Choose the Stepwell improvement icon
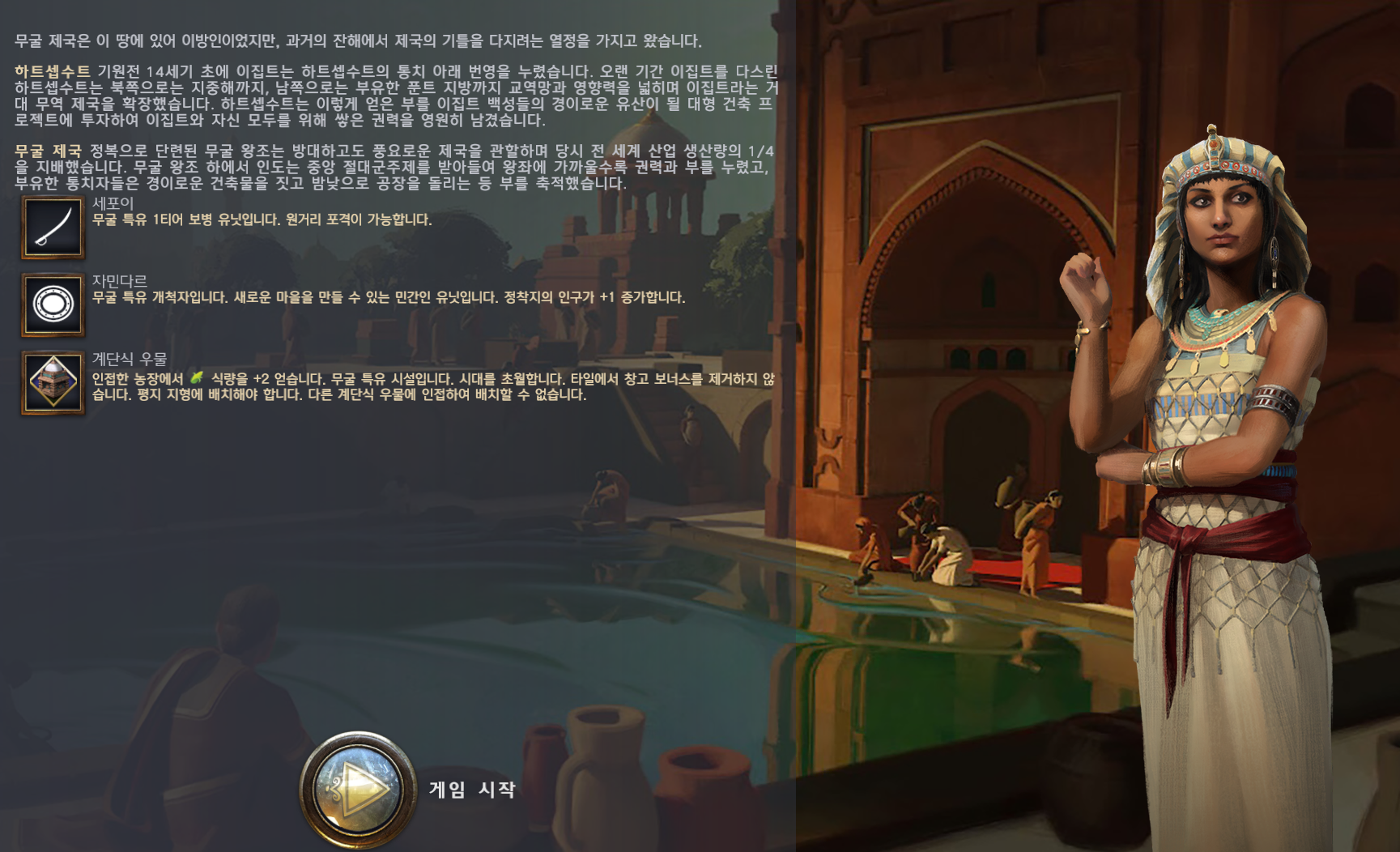The width and height of the screenshot is (1400, 852). point(53,382)
